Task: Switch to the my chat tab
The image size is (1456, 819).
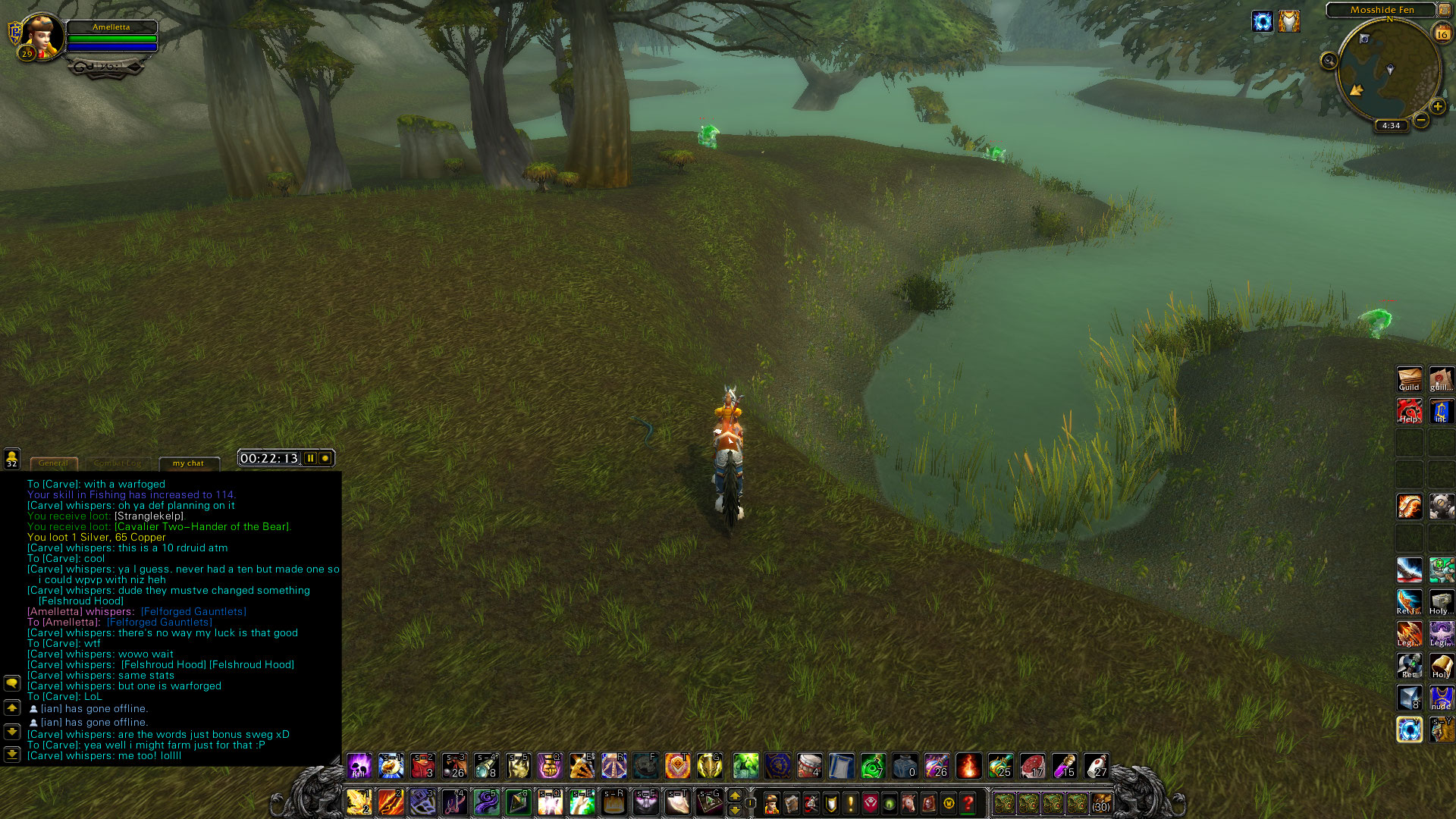Action: click(x=188, y=463)
